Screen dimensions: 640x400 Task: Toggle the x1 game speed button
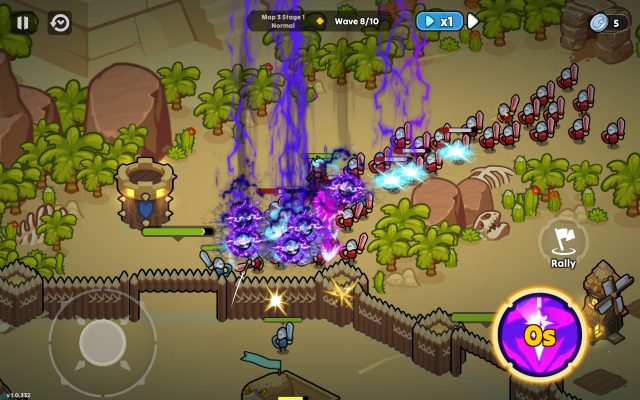[439, 21]
